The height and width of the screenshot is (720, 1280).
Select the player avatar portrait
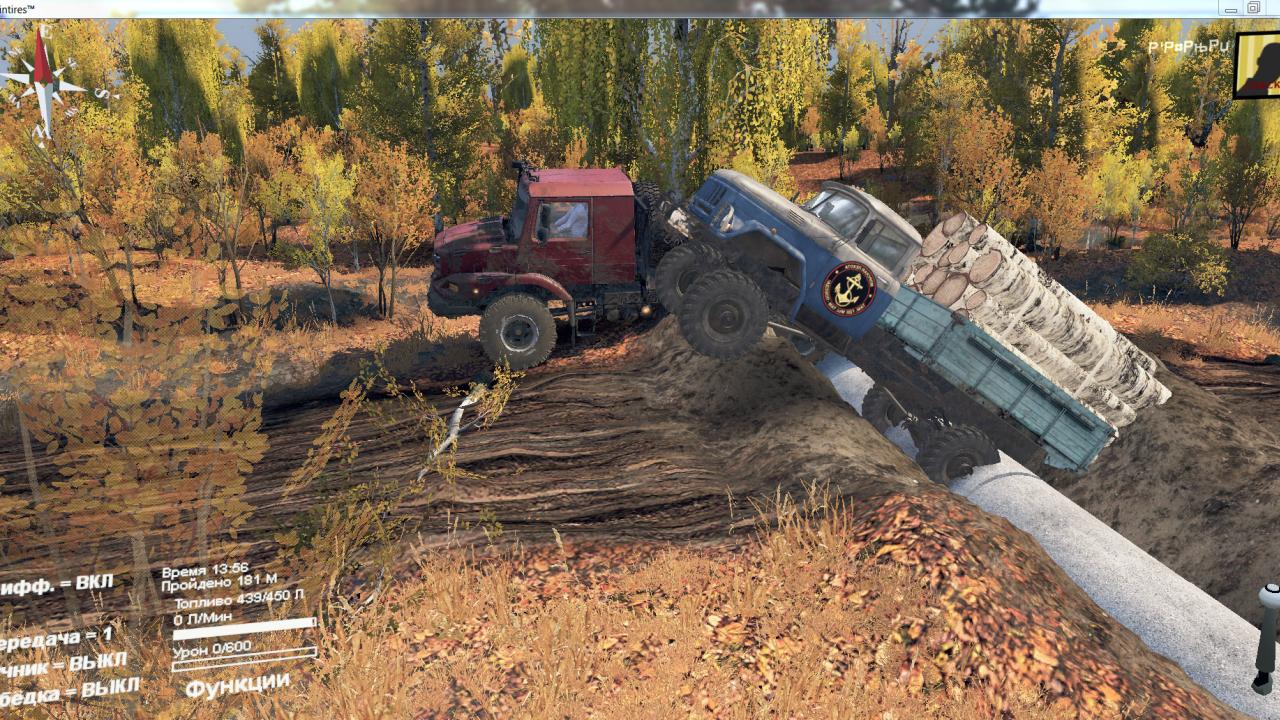tap(1259, 65)
